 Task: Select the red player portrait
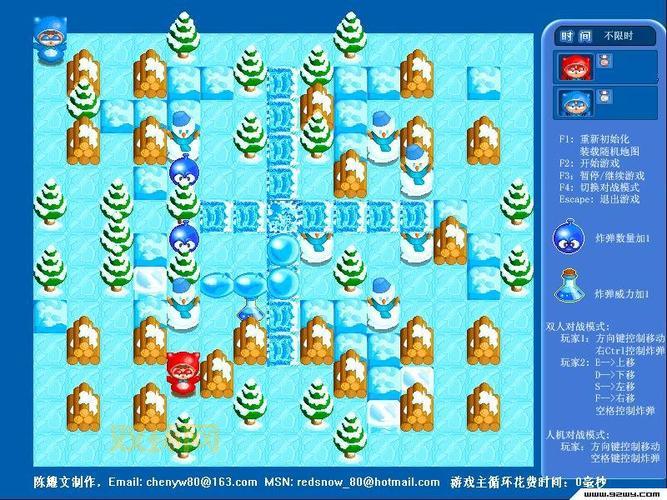574,66
